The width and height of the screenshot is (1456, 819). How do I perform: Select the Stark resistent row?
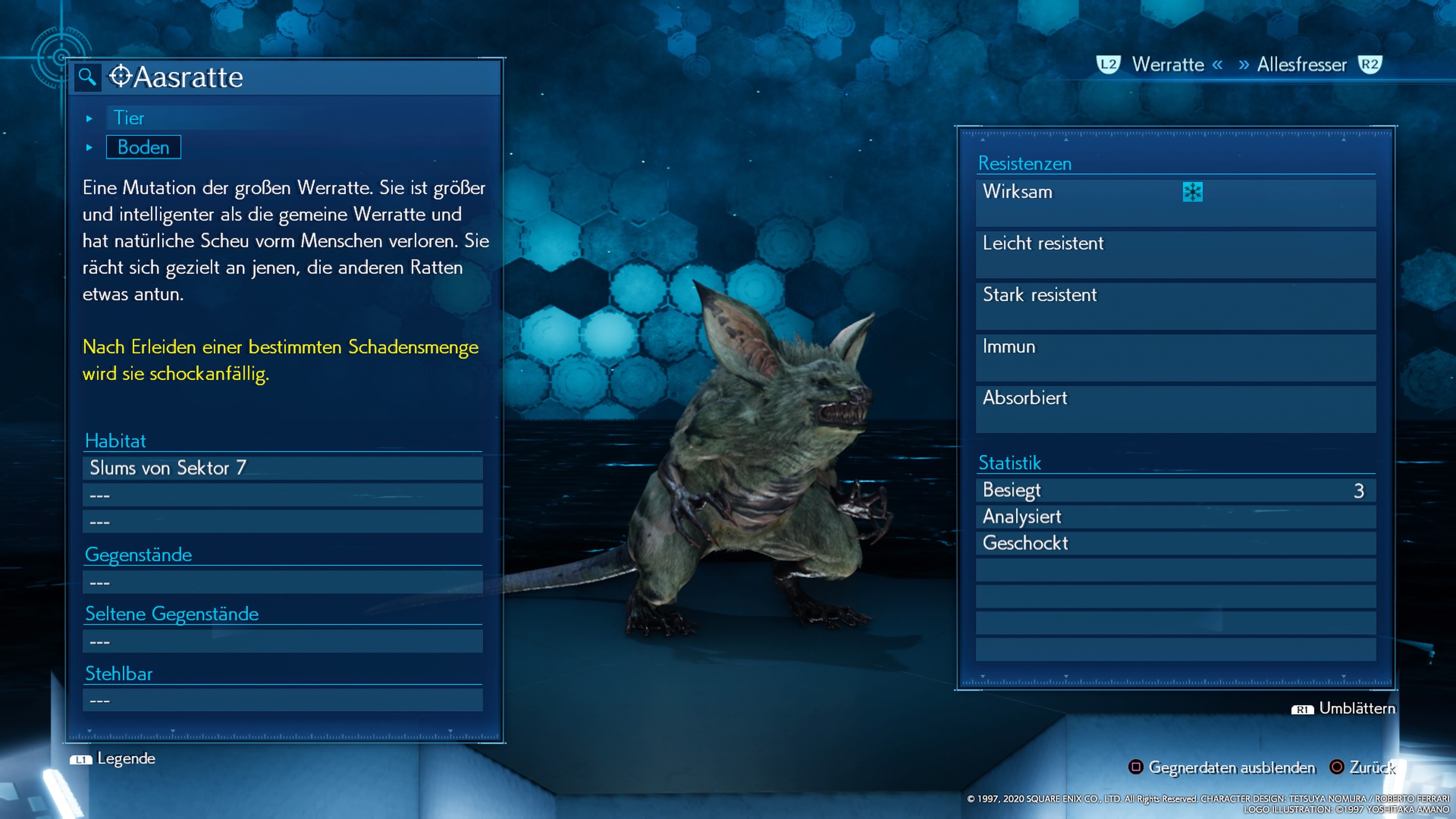pos(1176,305)
